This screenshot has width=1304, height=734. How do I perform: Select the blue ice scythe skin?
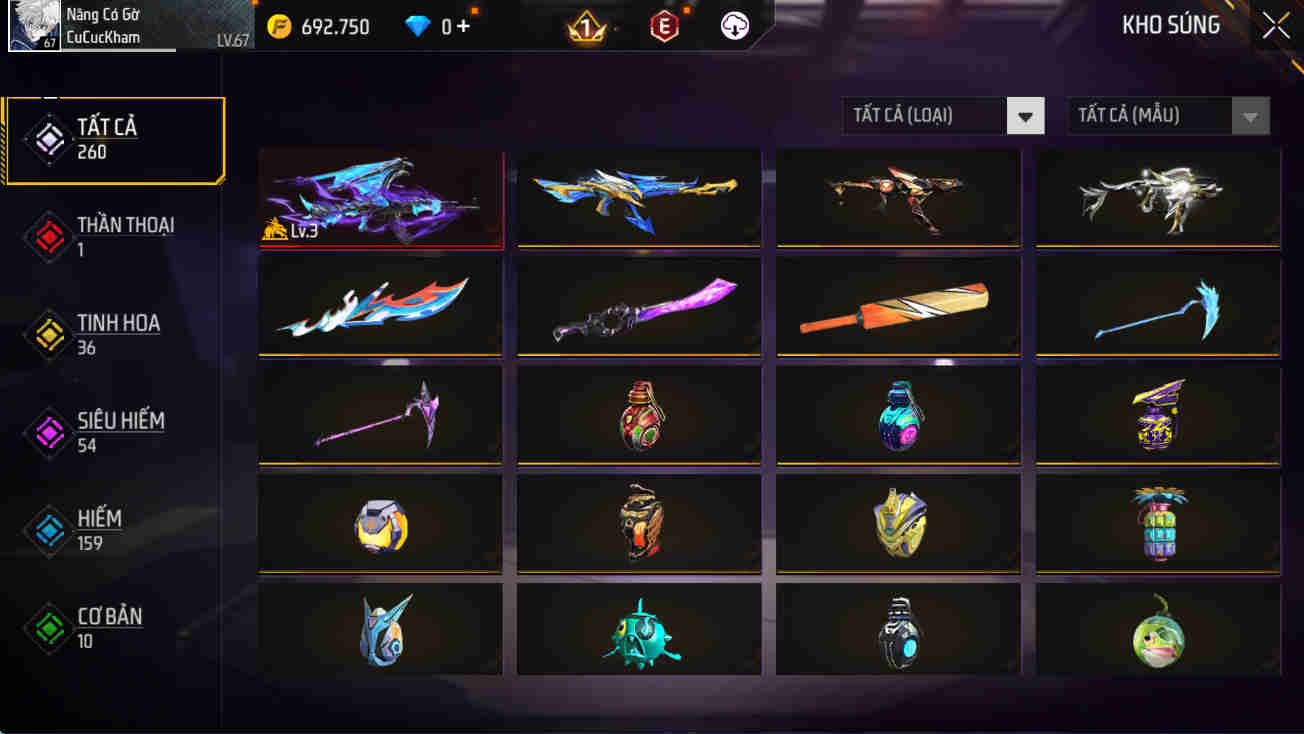pyautogui.click(x=1156, y=306)
